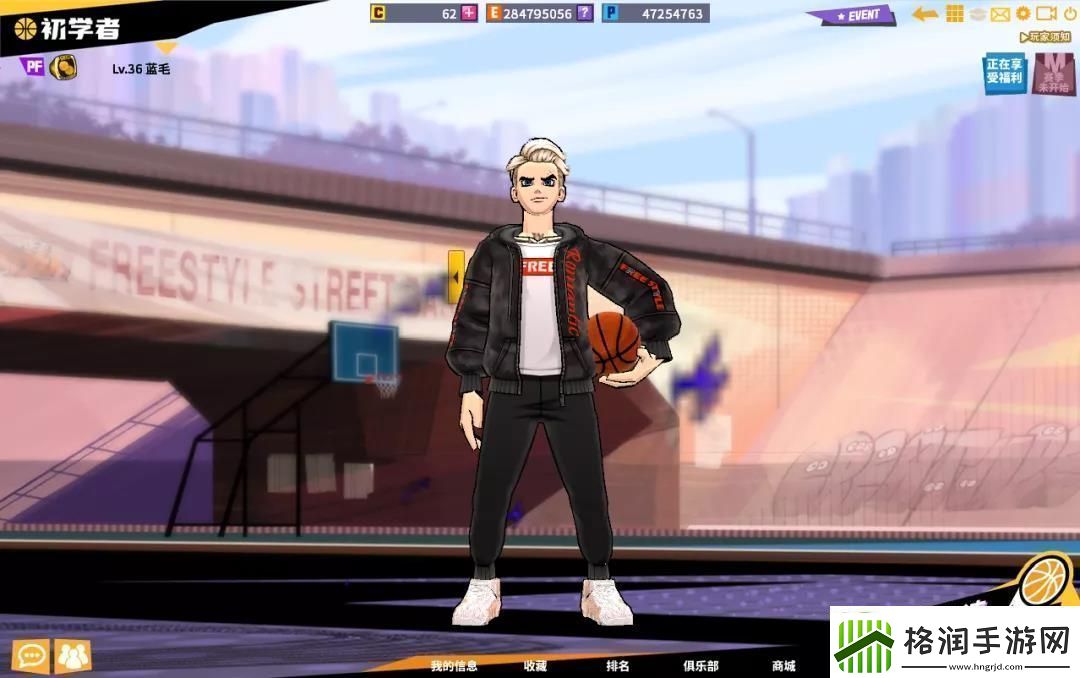The image size is (1080, 678).
Task: Open settings via the gear icon
Action: point(1023,14)
